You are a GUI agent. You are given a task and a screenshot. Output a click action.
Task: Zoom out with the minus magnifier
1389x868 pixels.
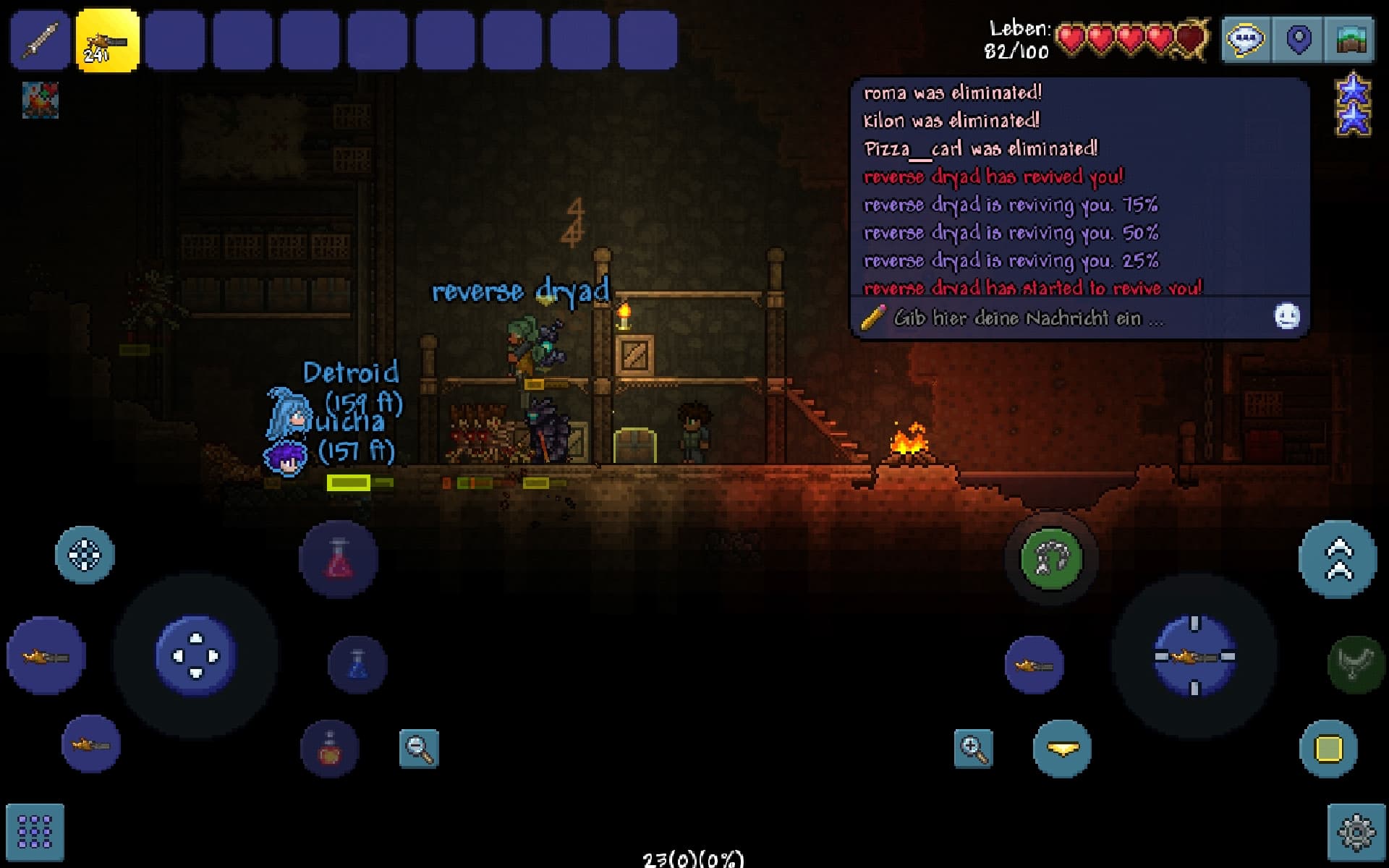tap(419, 748)
